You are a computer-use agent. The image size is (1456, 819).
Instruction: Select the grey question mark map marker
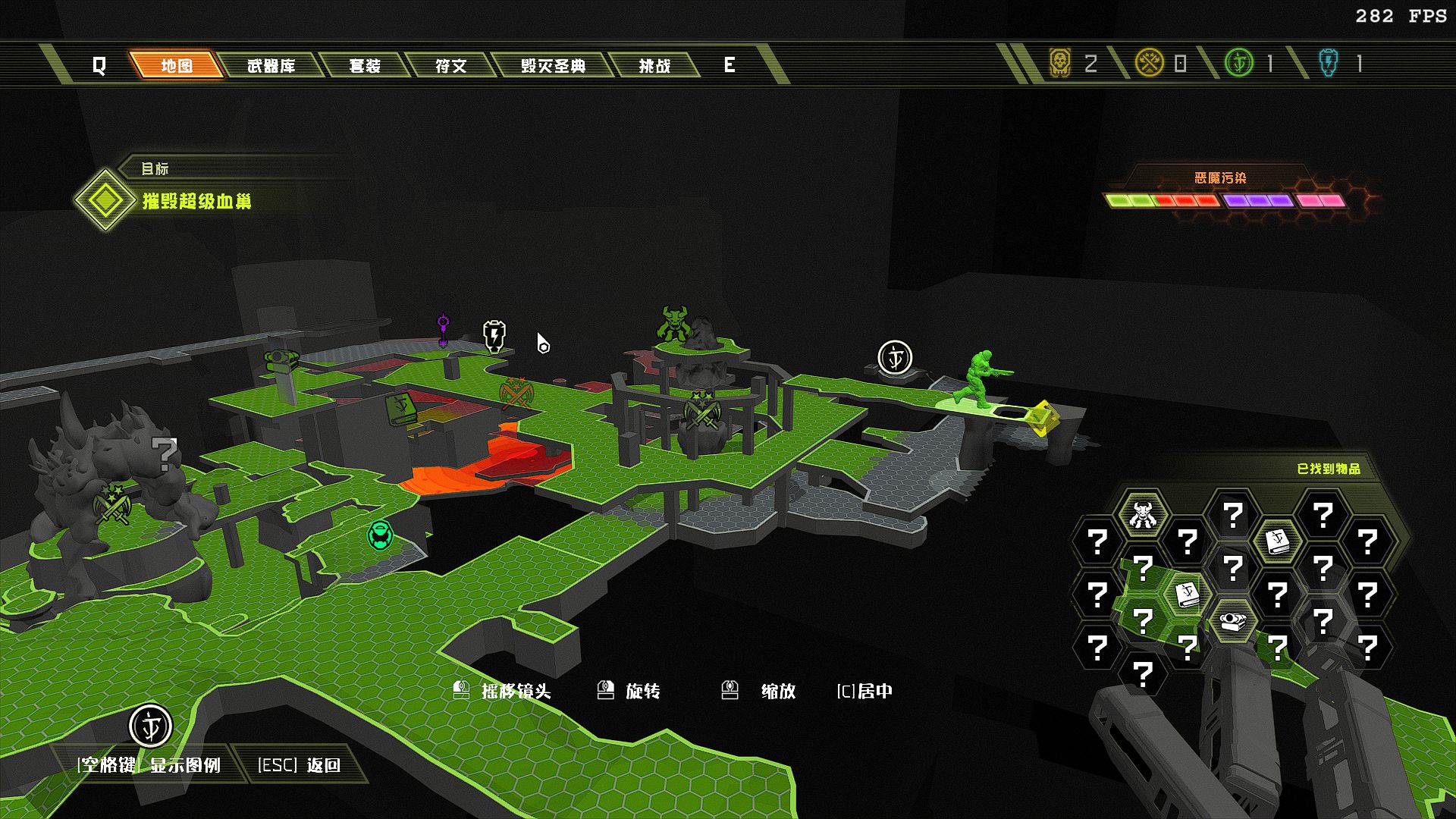pos(164,453)
